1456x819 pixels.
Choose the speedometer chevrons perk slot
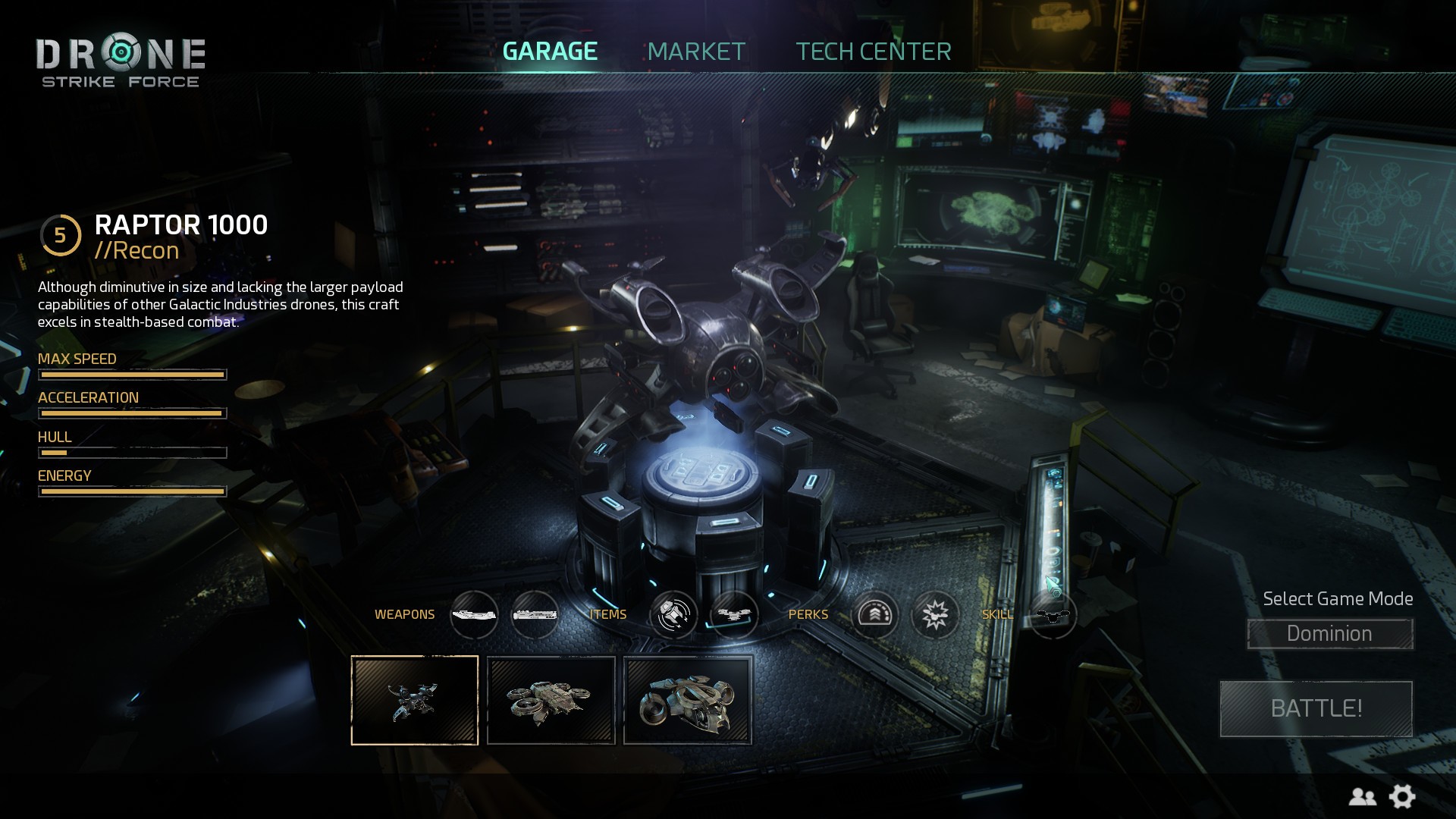874,614
